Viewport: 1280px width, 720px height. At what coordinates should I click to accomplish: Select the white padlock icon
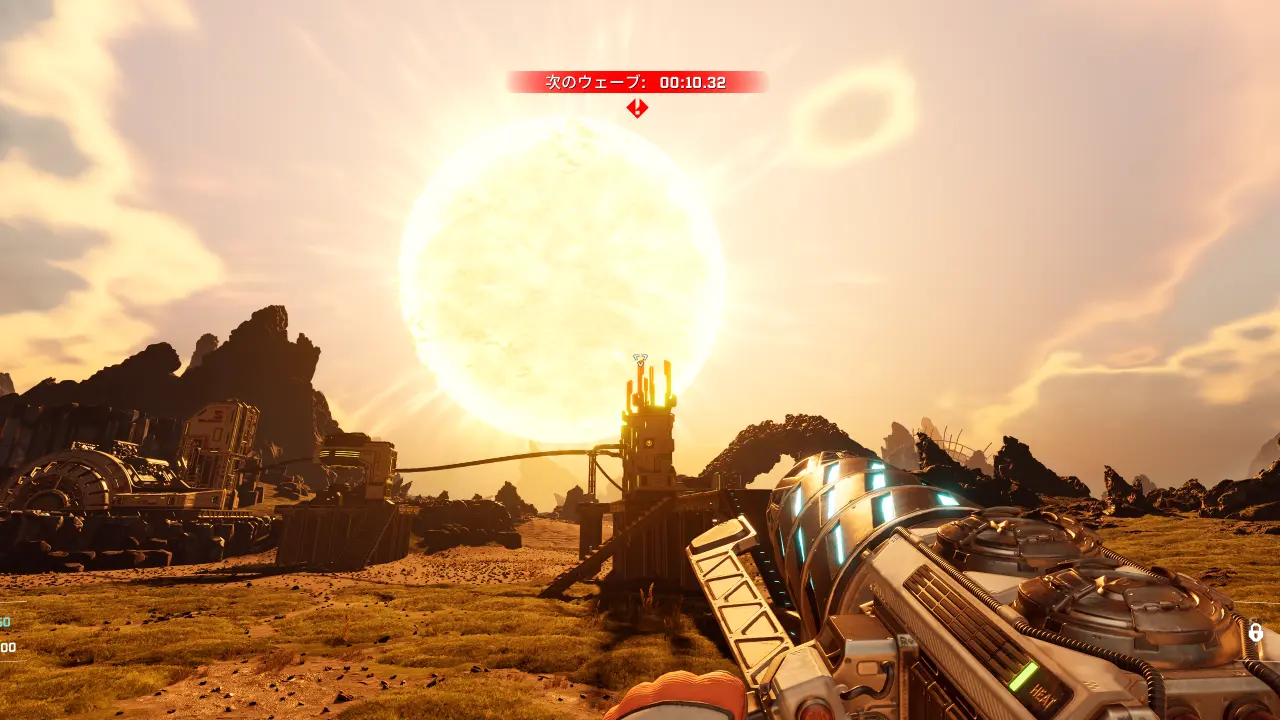click(x=1255, y=632)
